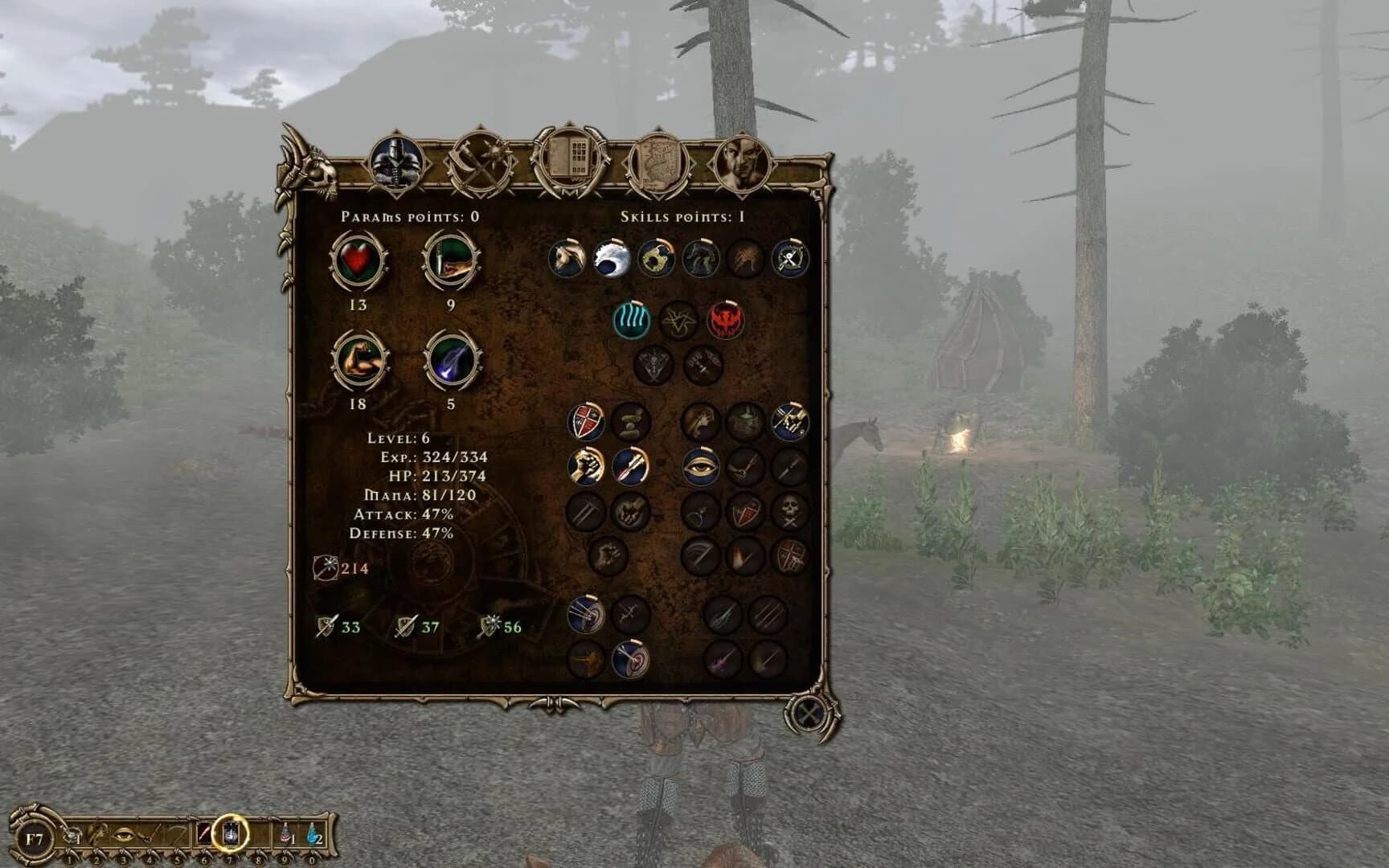Click the necromancy pentagram magic icon

pyautogui.click(x=679, y=317)
